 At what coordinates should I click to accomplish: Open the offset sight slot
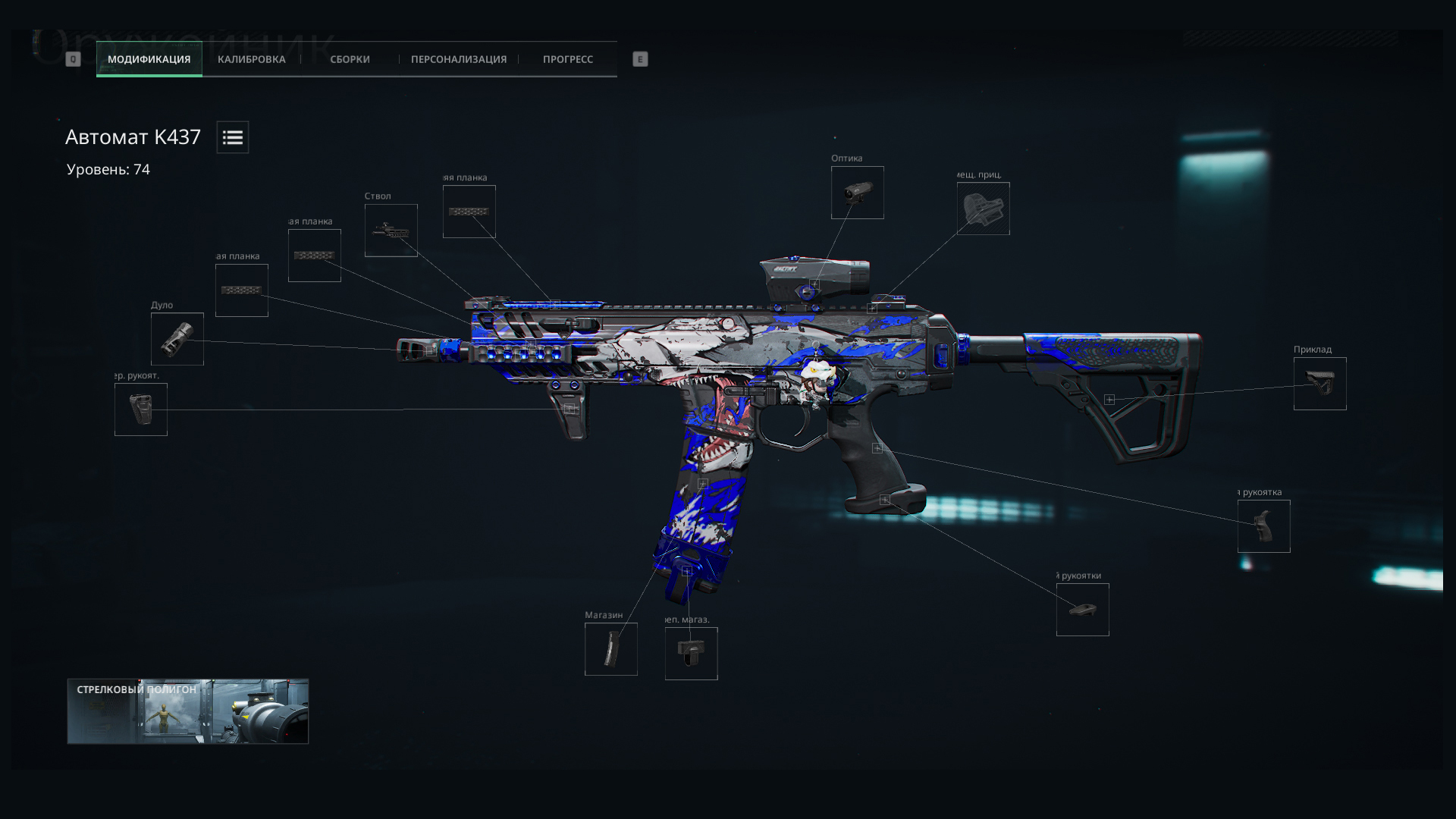point(983,209)
